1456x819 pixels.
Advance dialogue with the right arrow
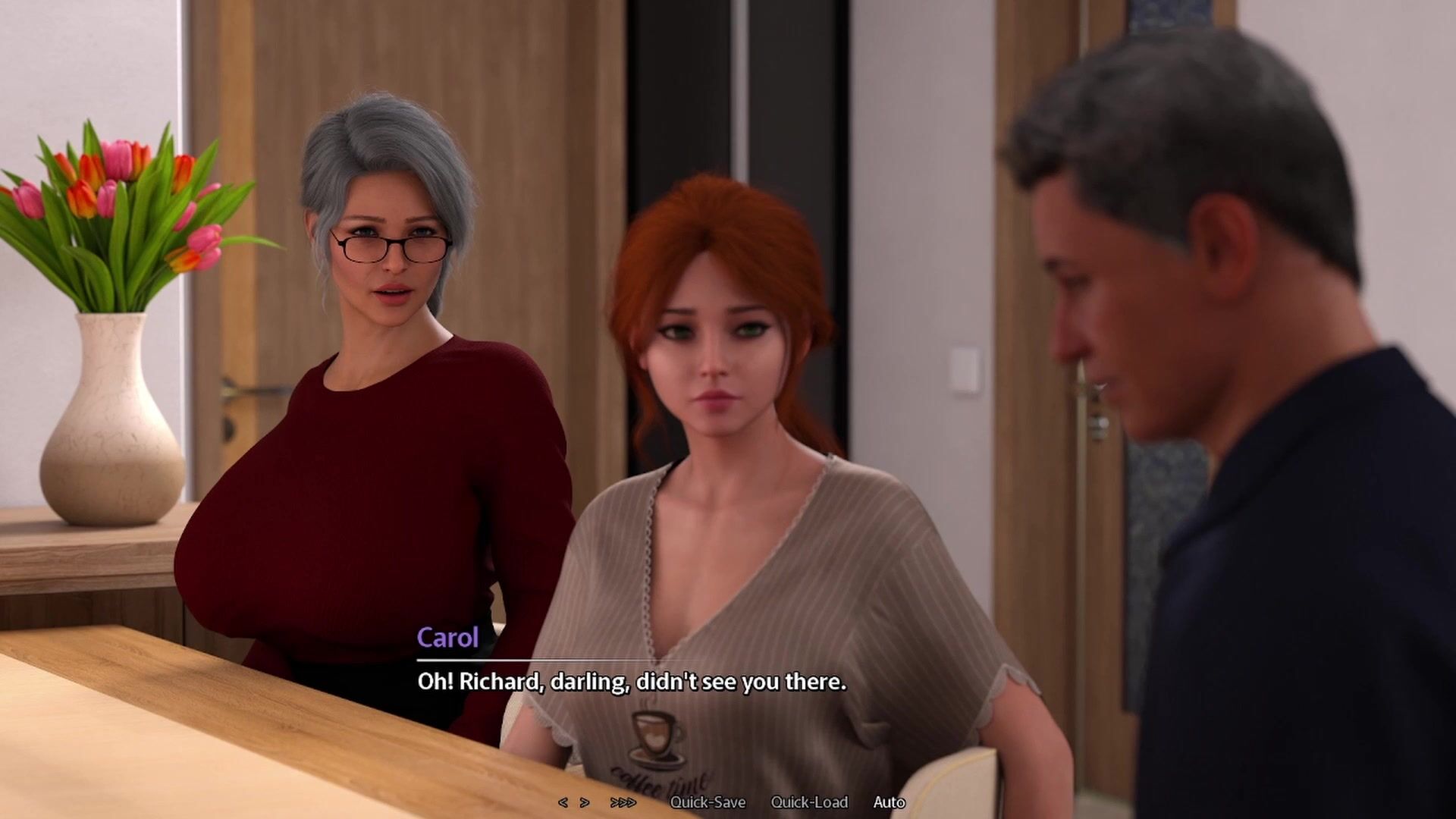[x=585, y=802]
